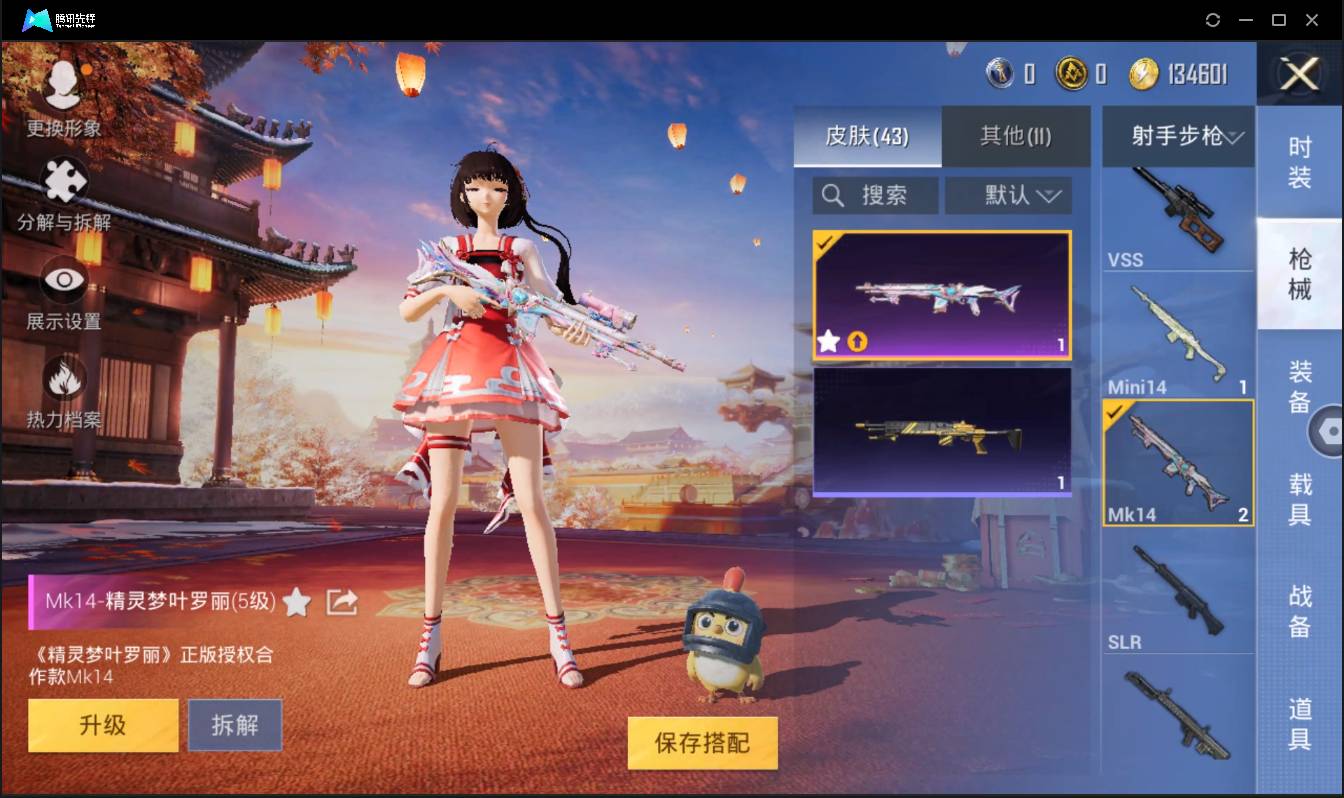Click the orange upgrade arrow badge on equipped skin
Screen dimensions: 1344x798
pos(859,343)
